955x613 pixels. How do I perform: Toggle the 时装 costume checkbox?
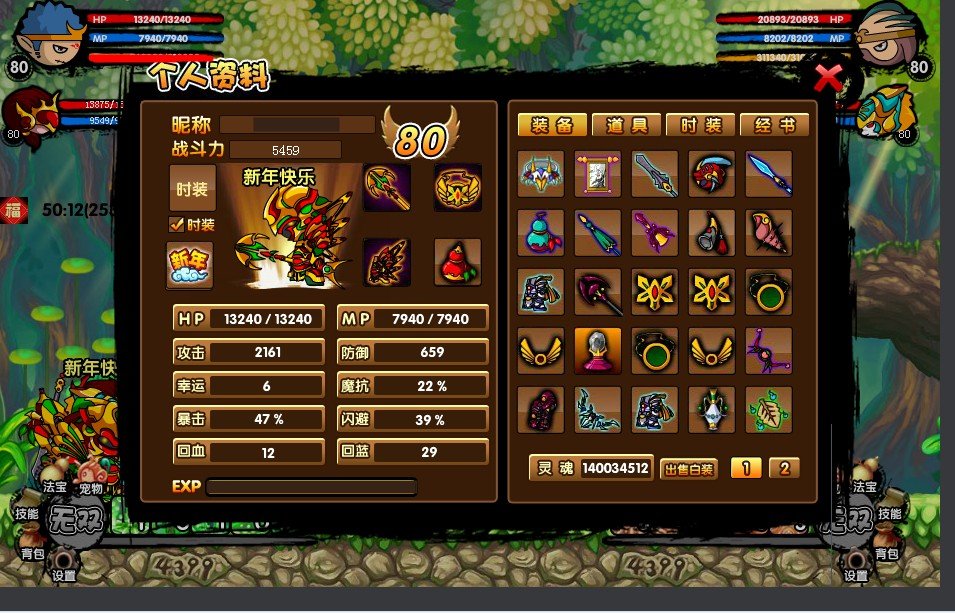(x=177, y=225)
